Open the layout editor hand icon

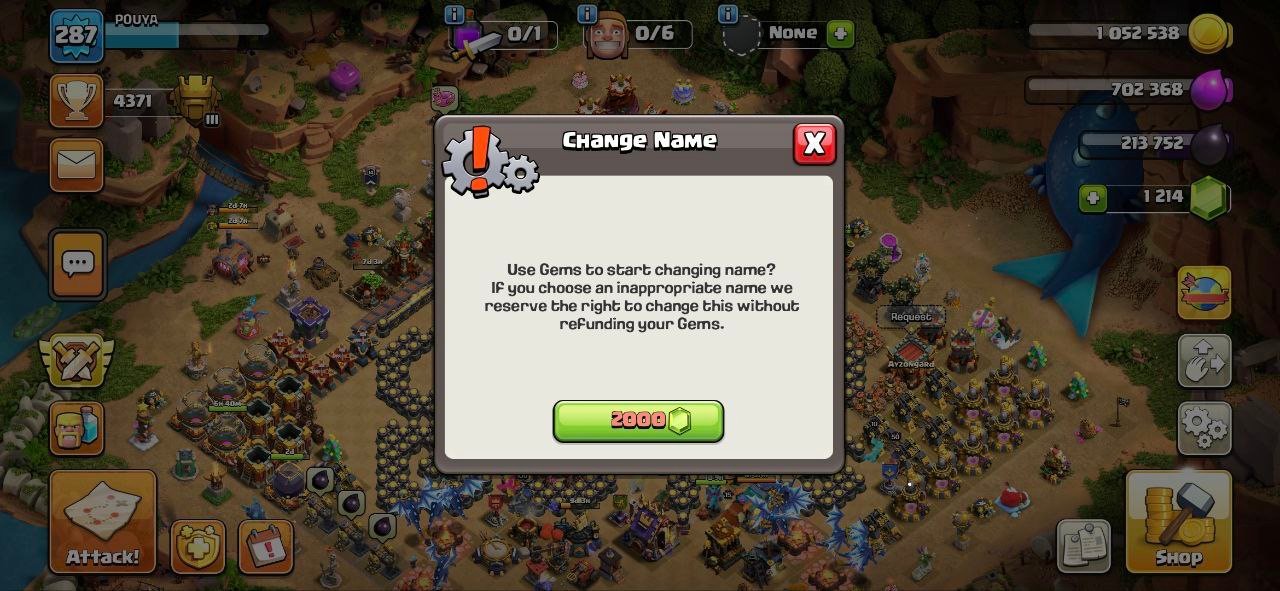pyautogui.click(x=1204, y=360)
